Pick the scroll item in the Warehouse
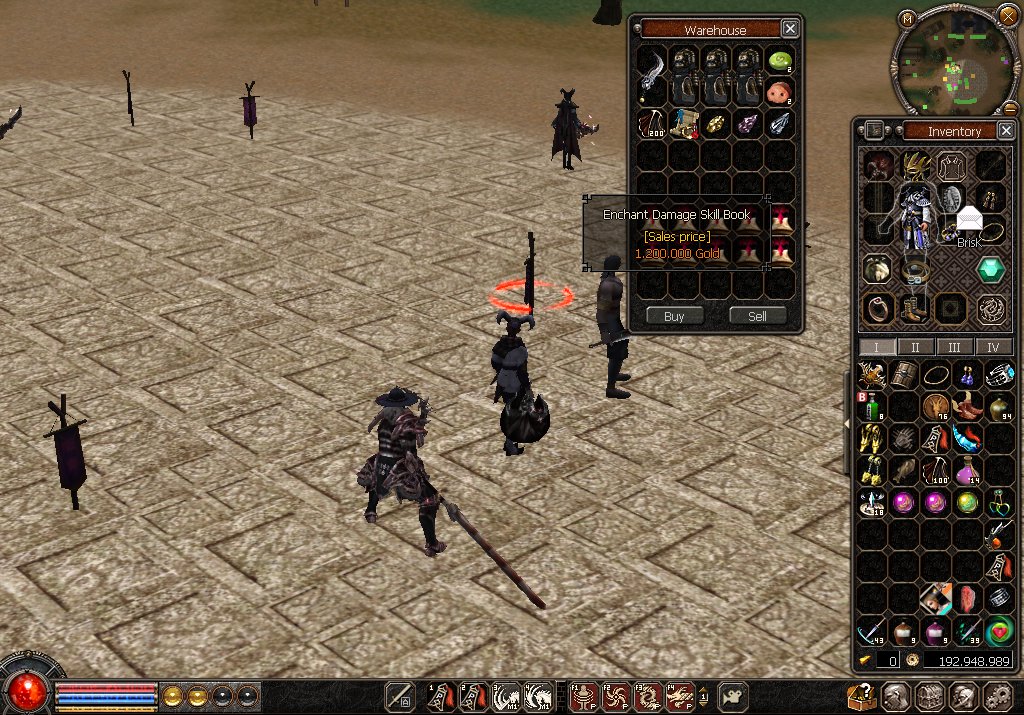The width and height of the screenshot is (1024, 715). pos(684,124)
